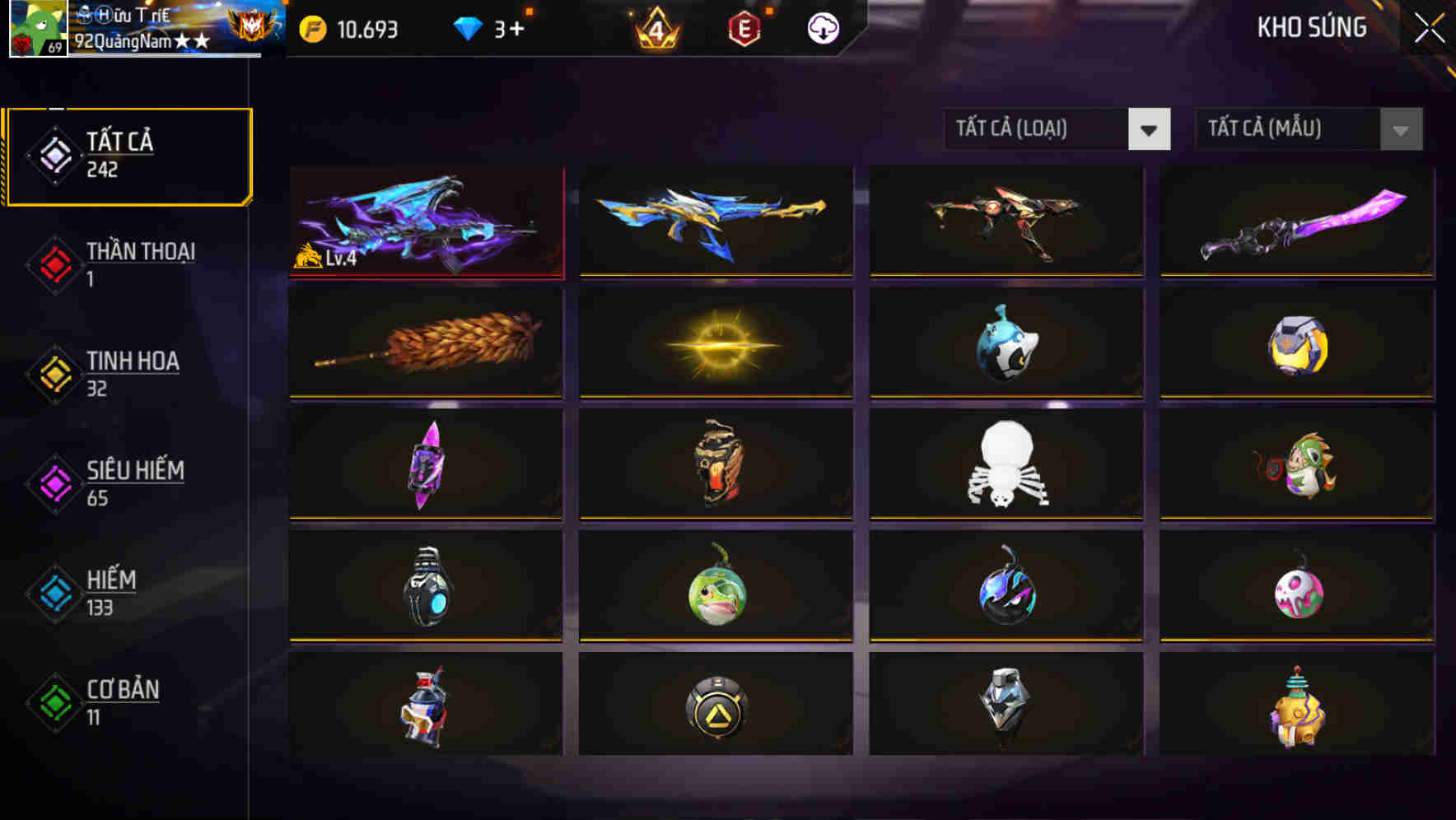Expand weapon type options via left dropdown arrow
Viewport: 1456px width, 820px height.
1151,129
